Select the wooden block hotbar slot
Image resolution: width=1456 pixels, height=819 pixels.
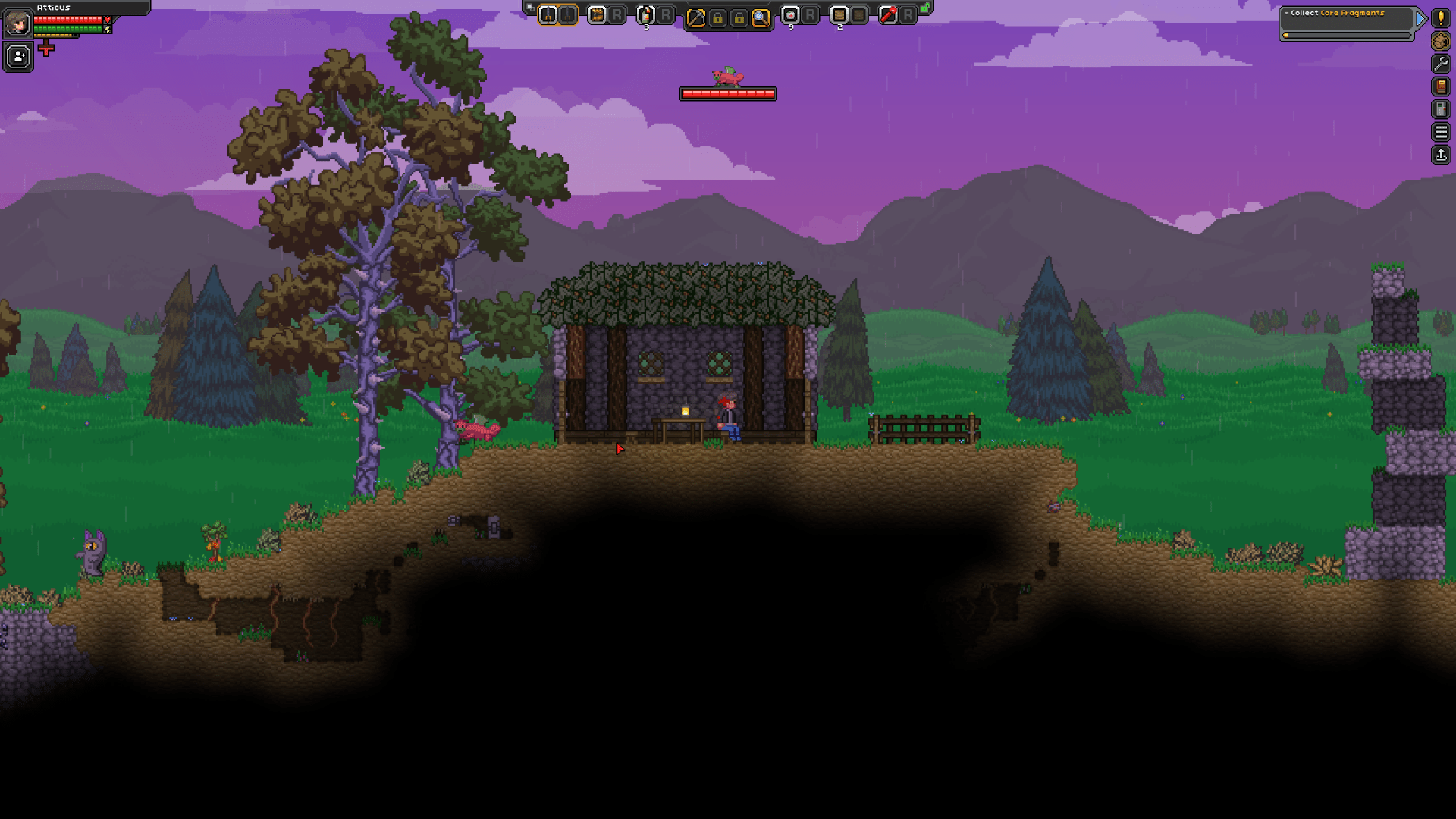[x=839, y=14]
